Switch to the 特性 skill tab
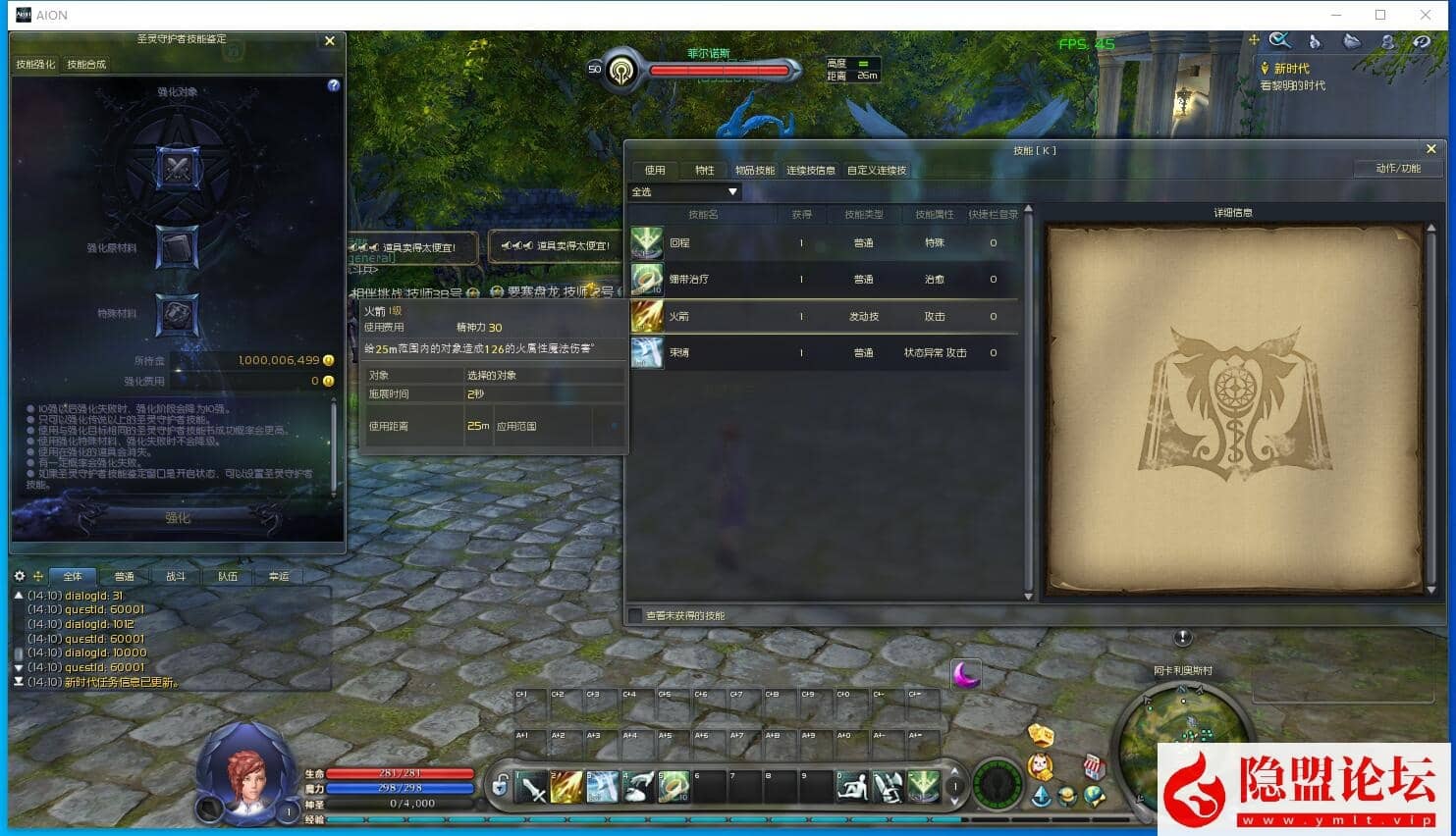The image size is (1456, 836). pyautogui.click(x=705, y=171)
